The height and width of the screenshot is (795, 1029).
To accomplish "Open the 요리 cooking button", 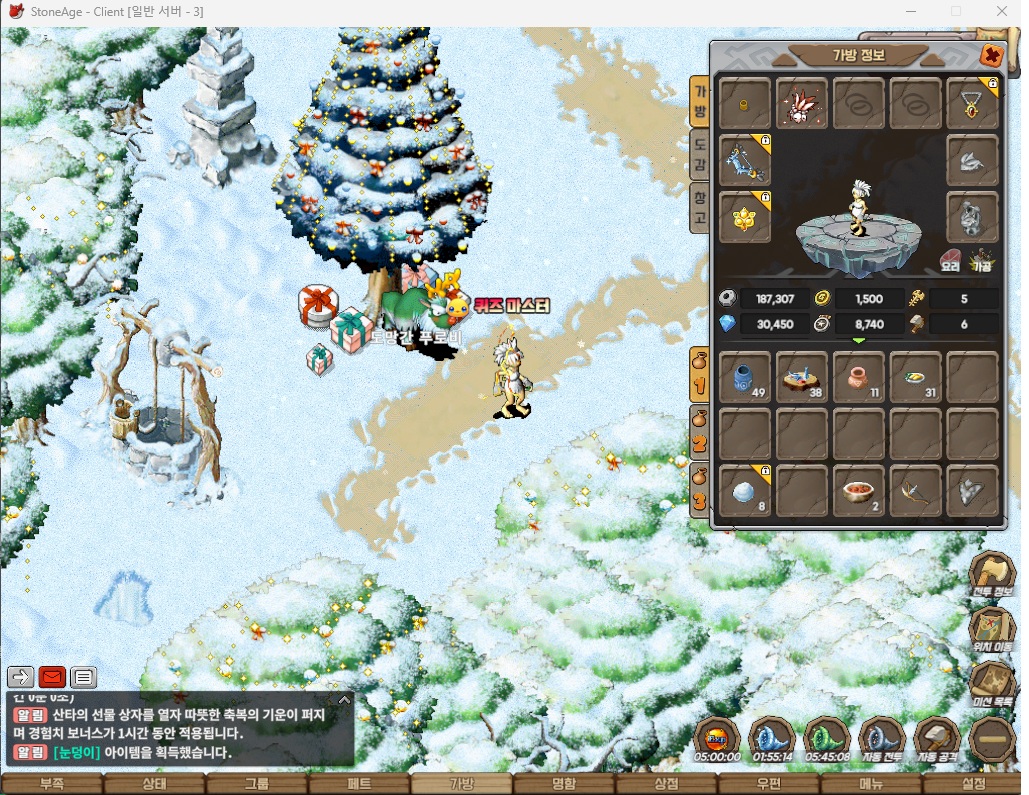I will point(951,262).
